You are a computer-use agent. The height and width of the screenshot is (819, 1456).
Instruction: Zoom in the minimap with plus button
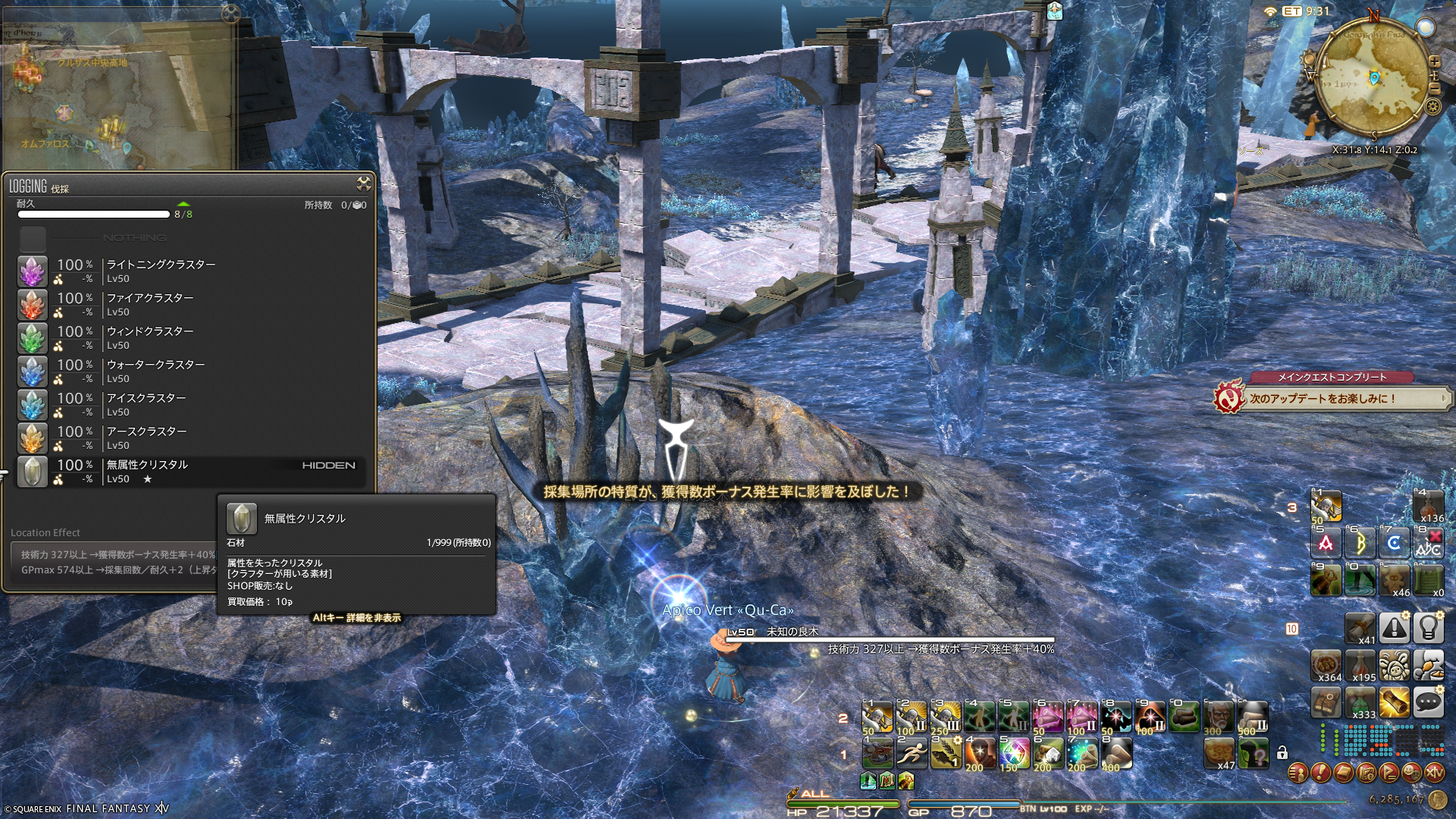tap(1434, 61)
